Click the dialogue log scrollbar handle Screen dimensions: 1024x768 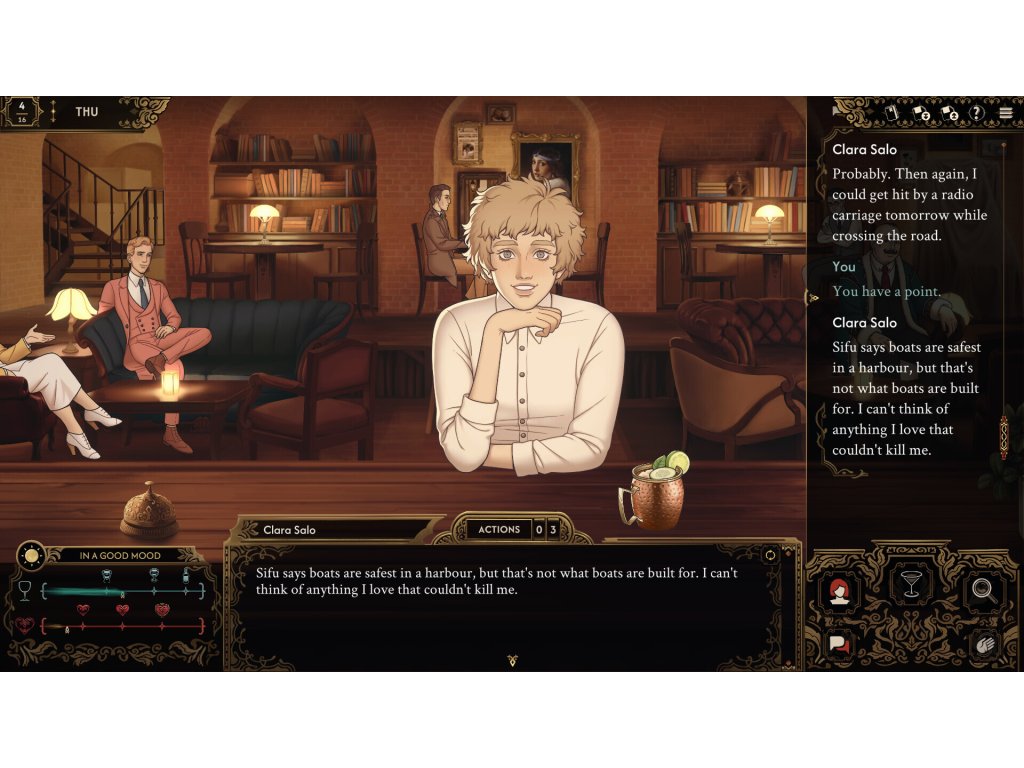tap(1003, 437)
